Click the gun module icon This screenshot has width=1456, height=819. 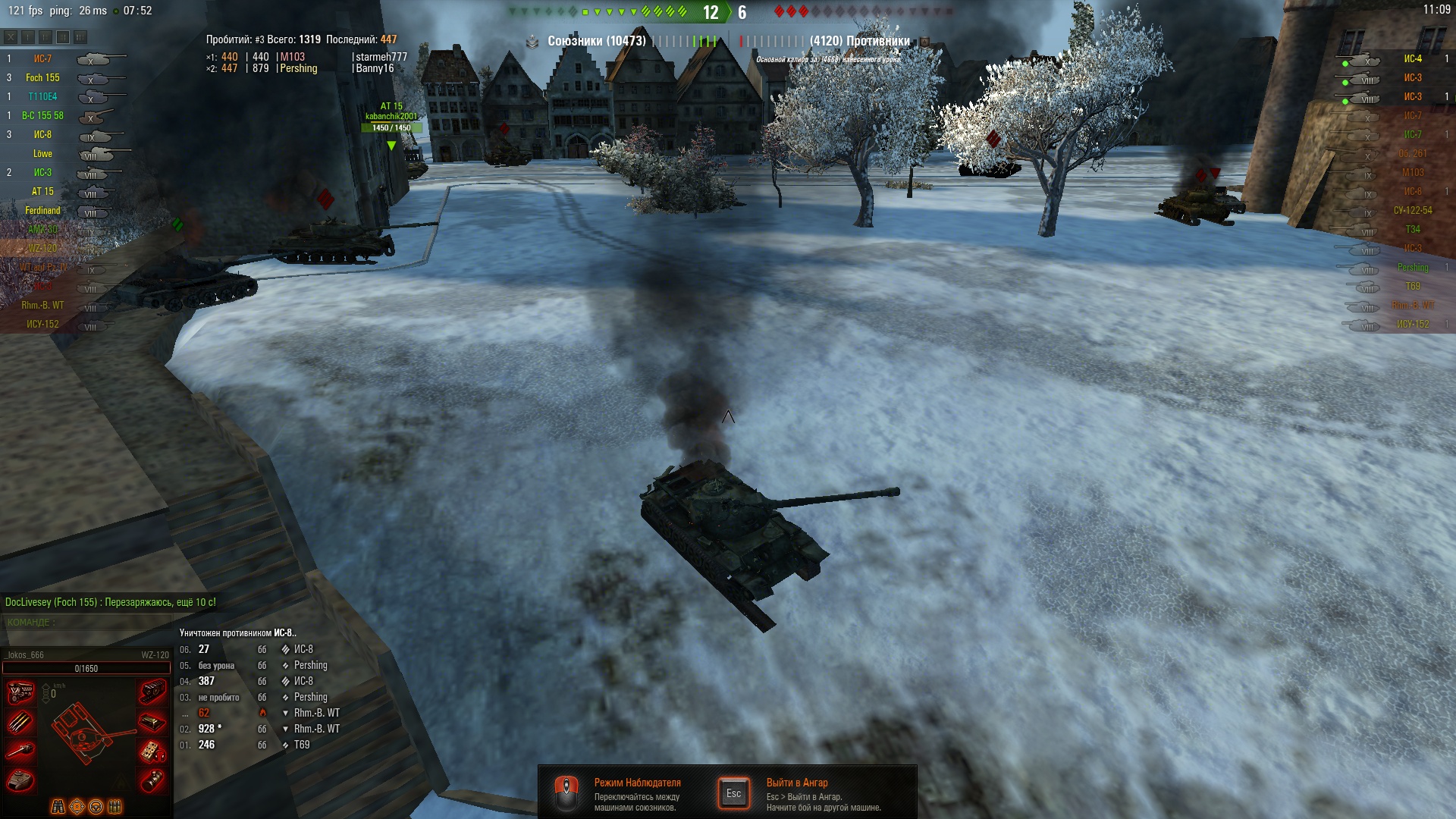pos(20,751)
